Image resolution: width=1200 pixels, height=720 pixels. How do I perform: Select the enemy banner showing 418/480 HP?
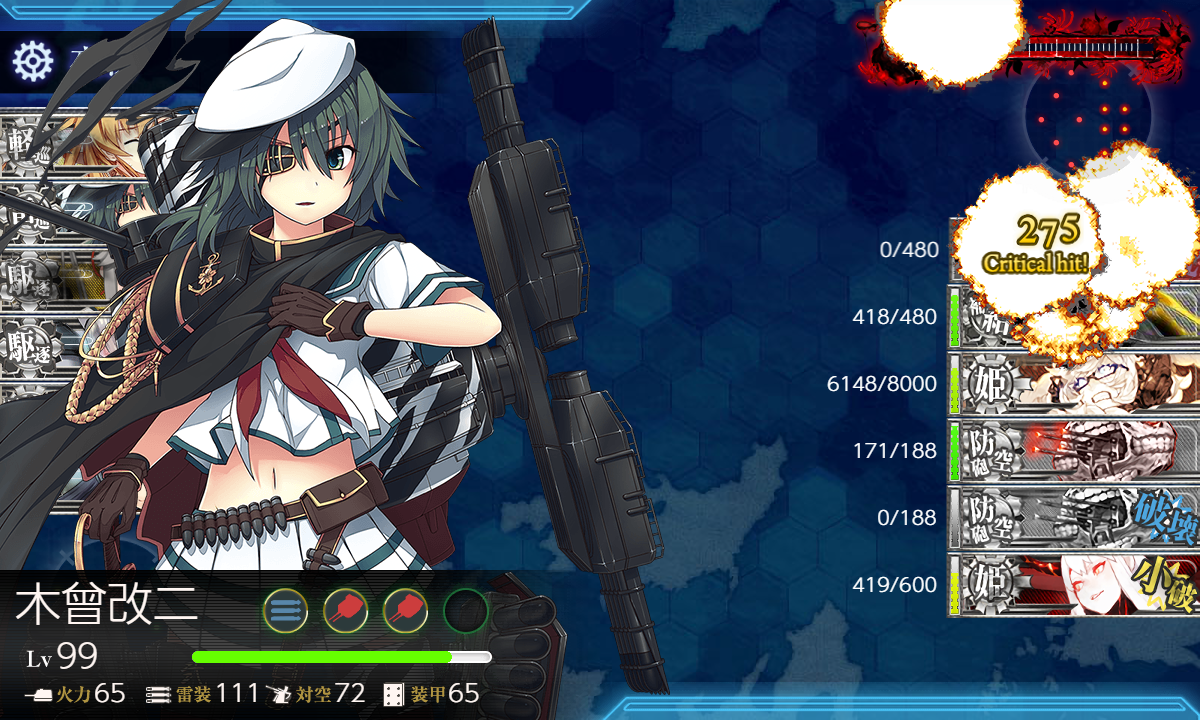tap(1073, 318)
